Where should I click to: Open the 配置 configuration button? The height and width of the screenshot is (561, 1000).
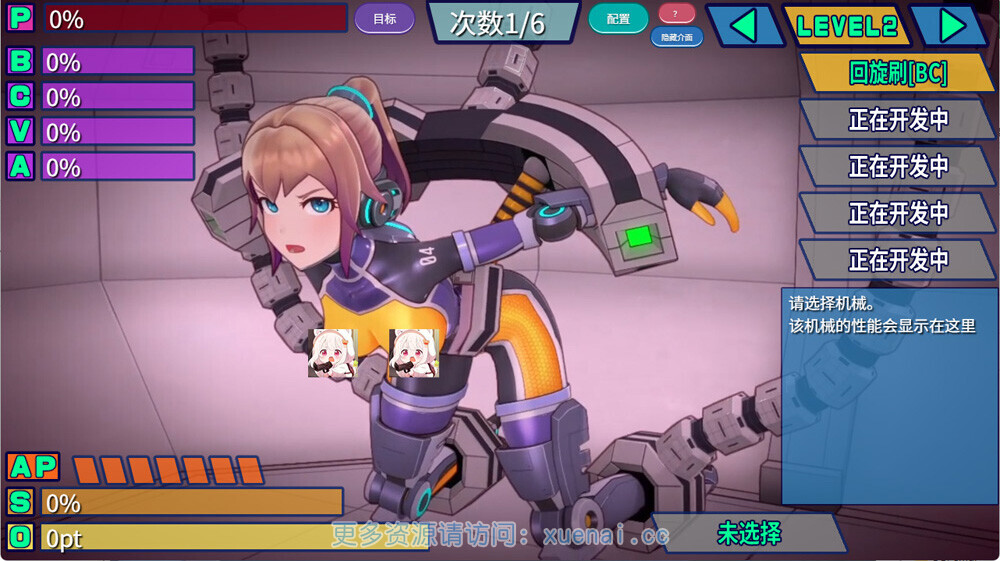(x=618, y=19)
